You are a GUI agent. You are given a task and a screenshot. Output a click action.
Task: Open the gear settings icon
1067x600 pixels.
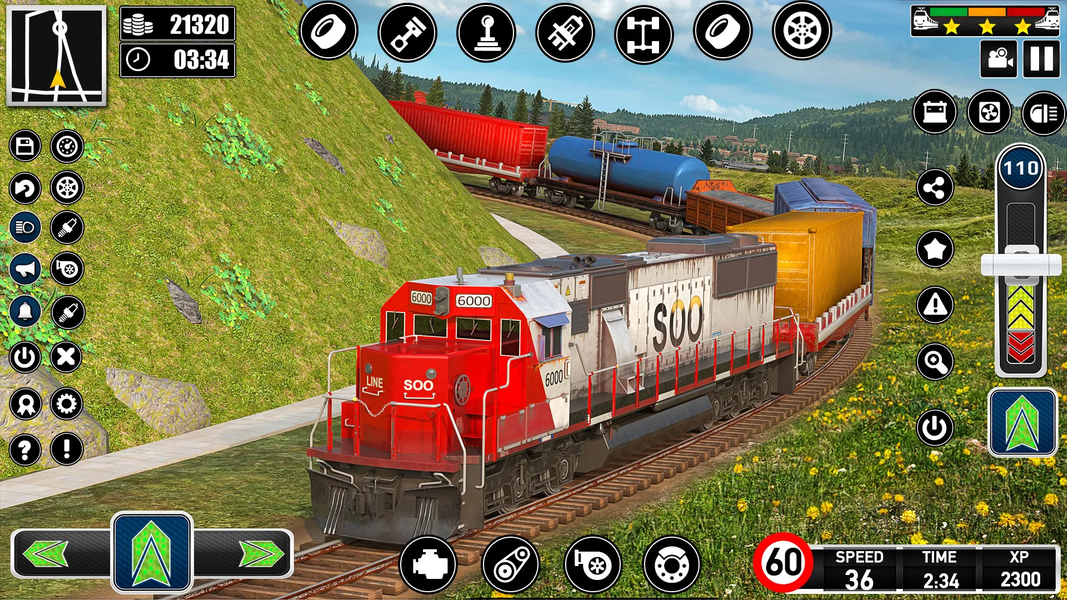67,404
